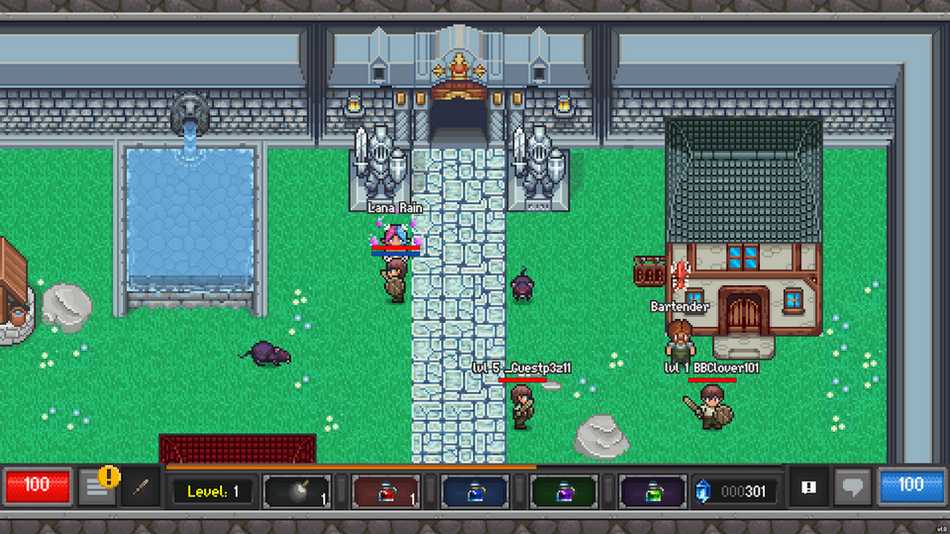Open the chat speech bubble

852,488
